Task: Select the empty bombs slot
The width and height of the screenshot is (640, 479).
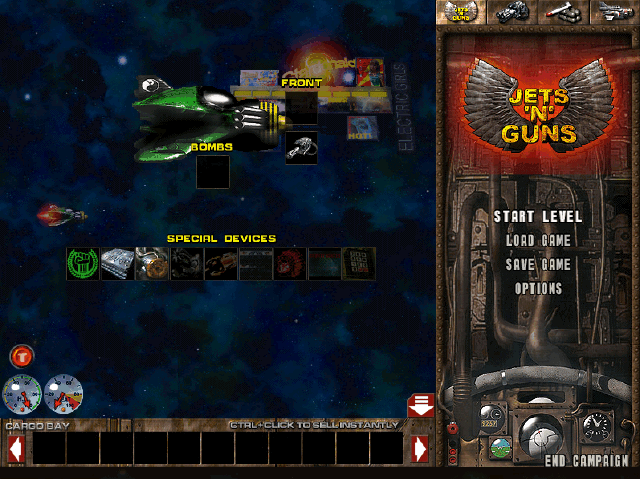Action: 212,172
